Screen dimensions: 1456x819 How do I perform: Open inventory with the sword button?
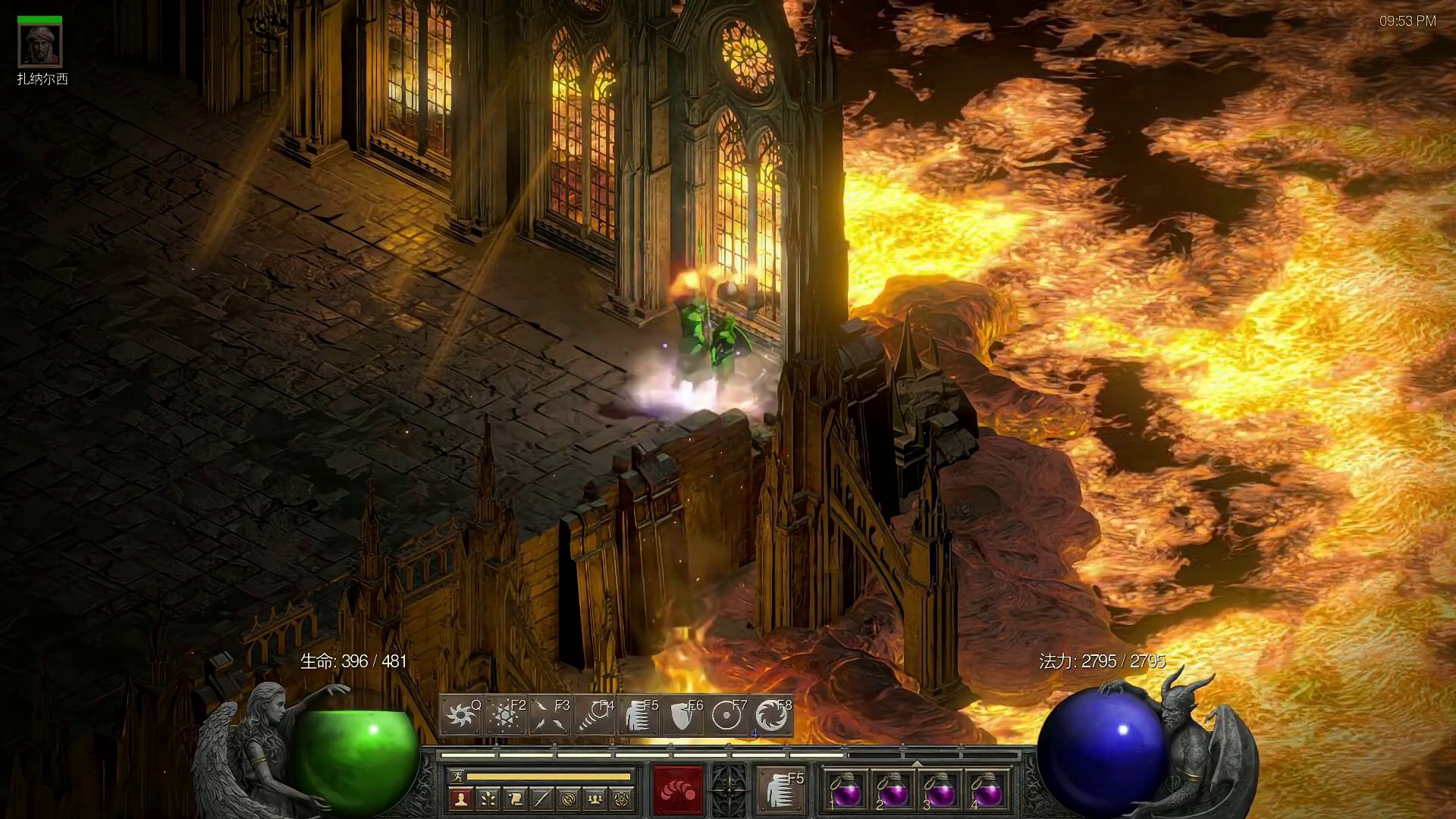point(541,799)
